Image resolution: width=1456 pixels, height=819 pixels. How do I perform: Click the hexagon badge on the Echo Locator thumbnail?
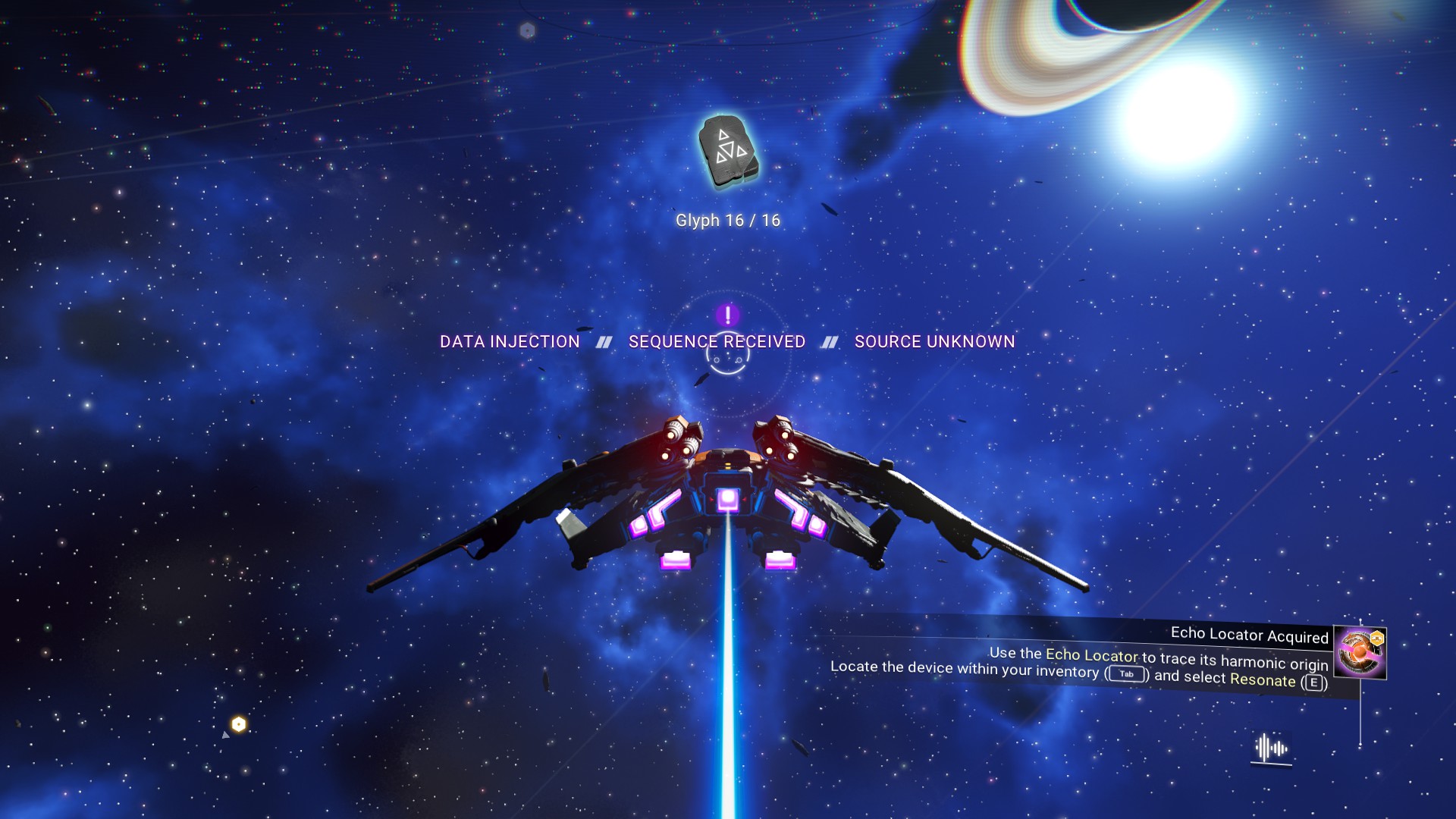click(x=1376, y=638)
